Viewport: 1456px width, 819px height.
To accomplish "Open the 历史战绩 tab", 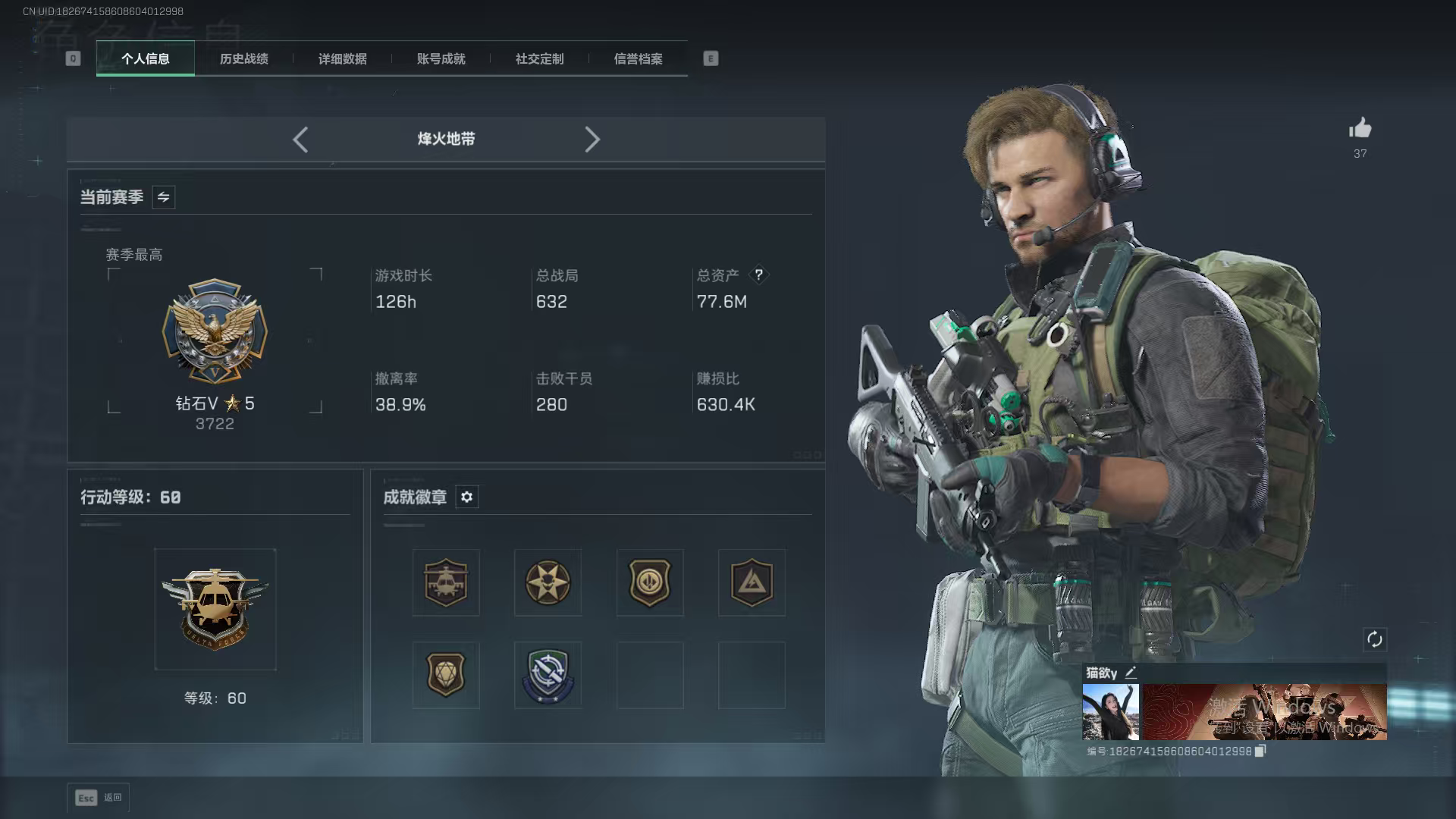I will (243, 58).
